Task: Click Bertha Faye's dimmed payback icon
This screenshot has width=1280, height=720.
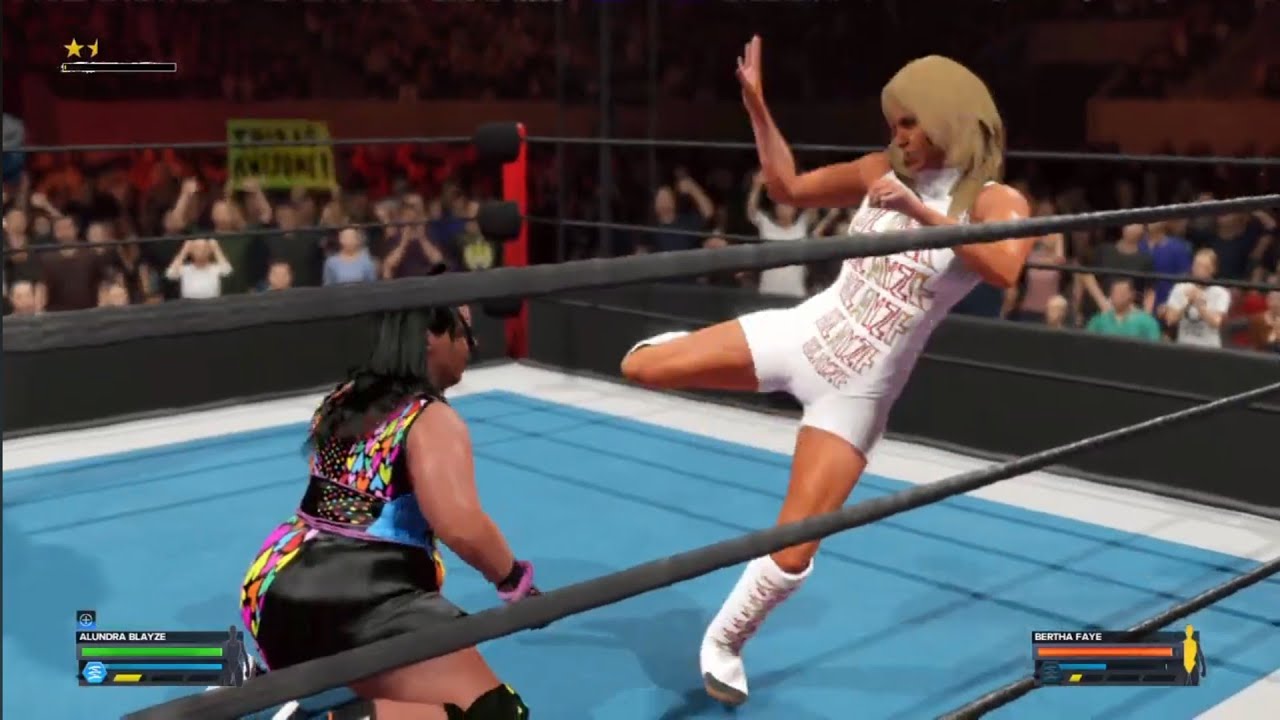Action: coord(1050,673)
